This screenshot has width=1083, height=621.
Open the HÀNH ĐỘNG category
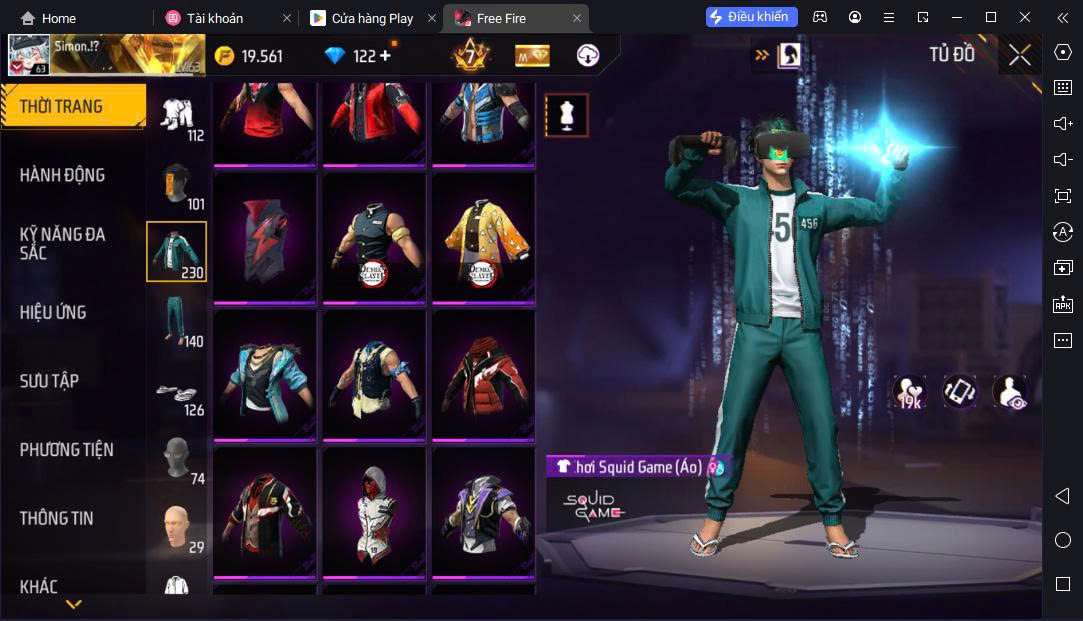pyautogui.click(x=62, y=175)
